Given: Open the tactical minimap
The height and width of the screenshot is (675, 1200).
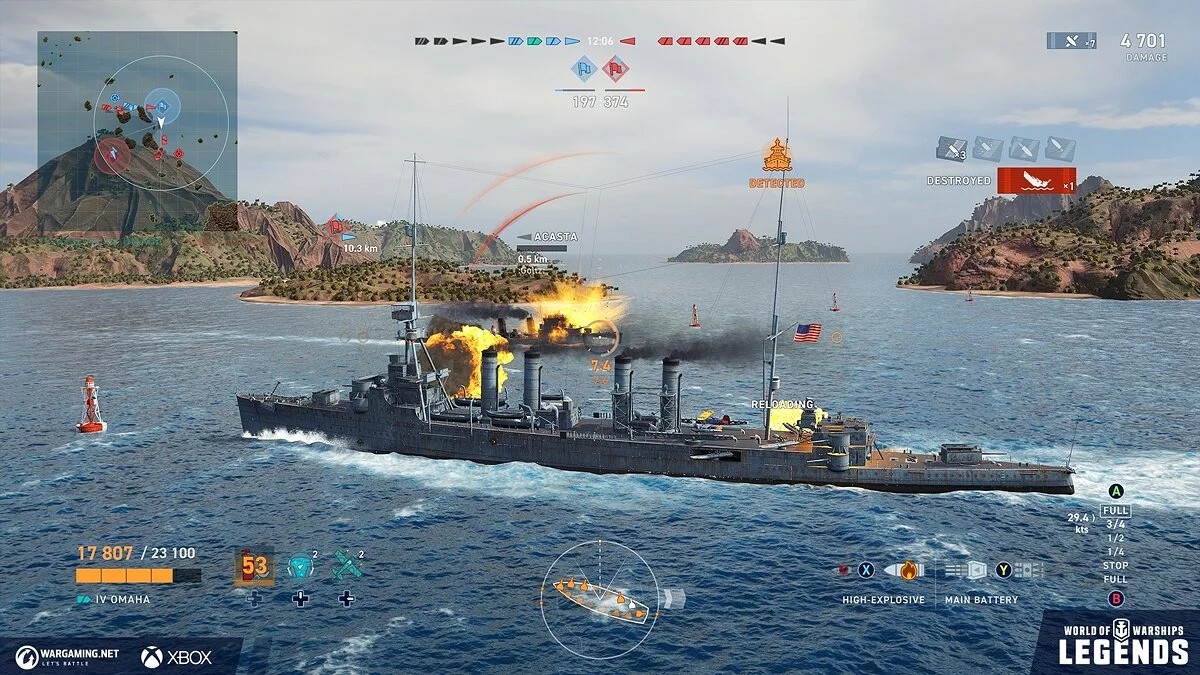Looking at the screenshot, I should [x=137, y=115].
